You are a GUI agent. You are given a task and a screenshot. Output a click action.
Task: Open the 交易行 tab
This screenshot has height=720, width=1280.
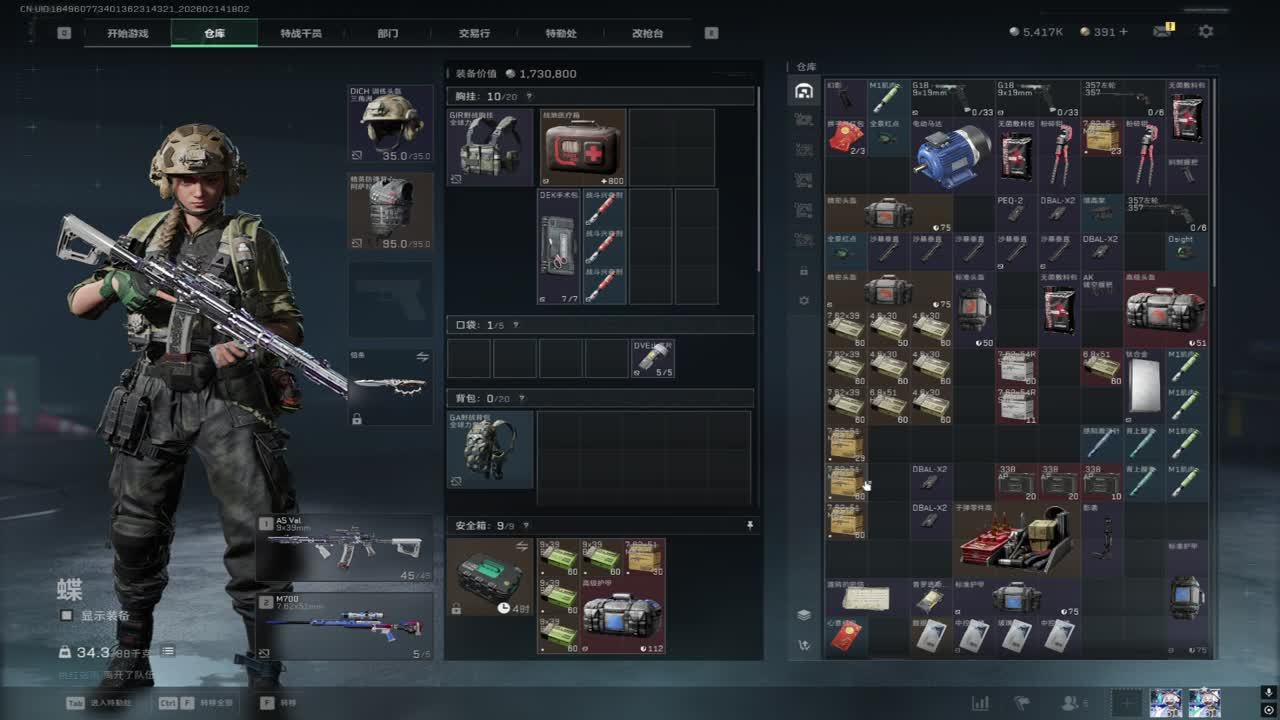tap(474, 33)
